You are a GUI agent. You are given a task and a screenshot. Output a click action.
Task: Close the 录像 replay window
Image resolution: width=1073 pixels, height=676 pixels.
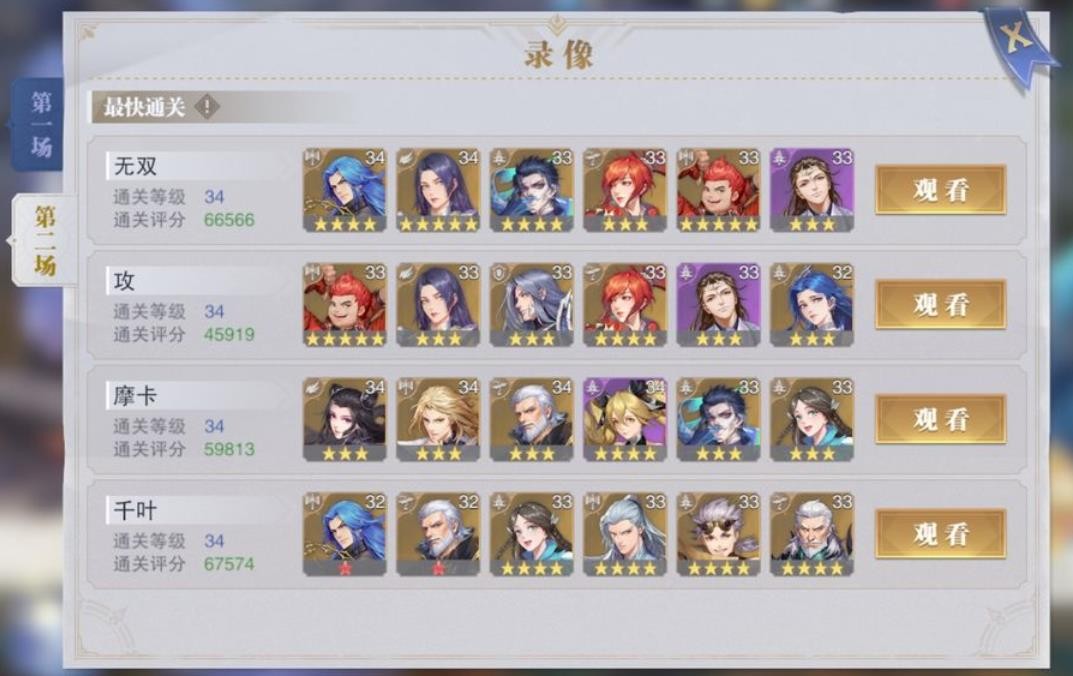(1017, 41)
